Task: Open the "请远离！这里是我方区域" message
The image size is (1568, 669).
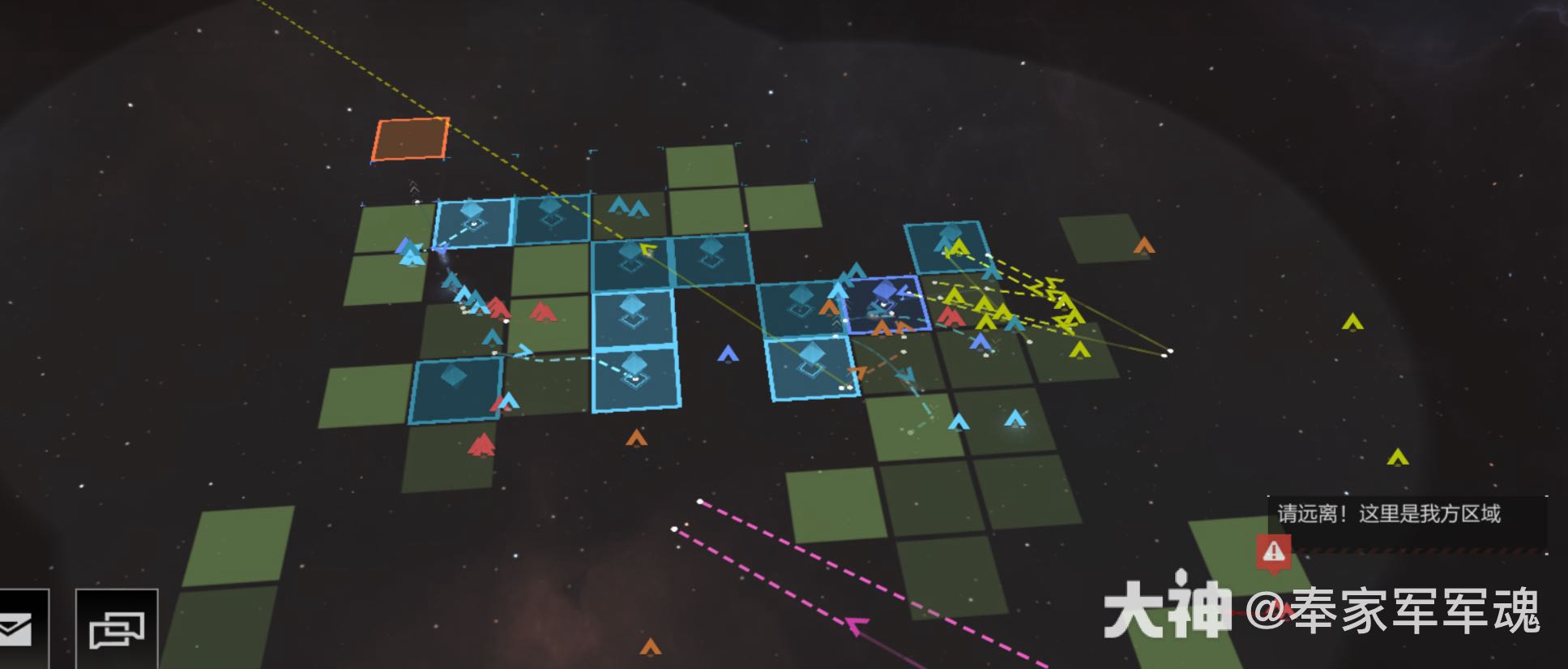Action: tap(1389, 514)
